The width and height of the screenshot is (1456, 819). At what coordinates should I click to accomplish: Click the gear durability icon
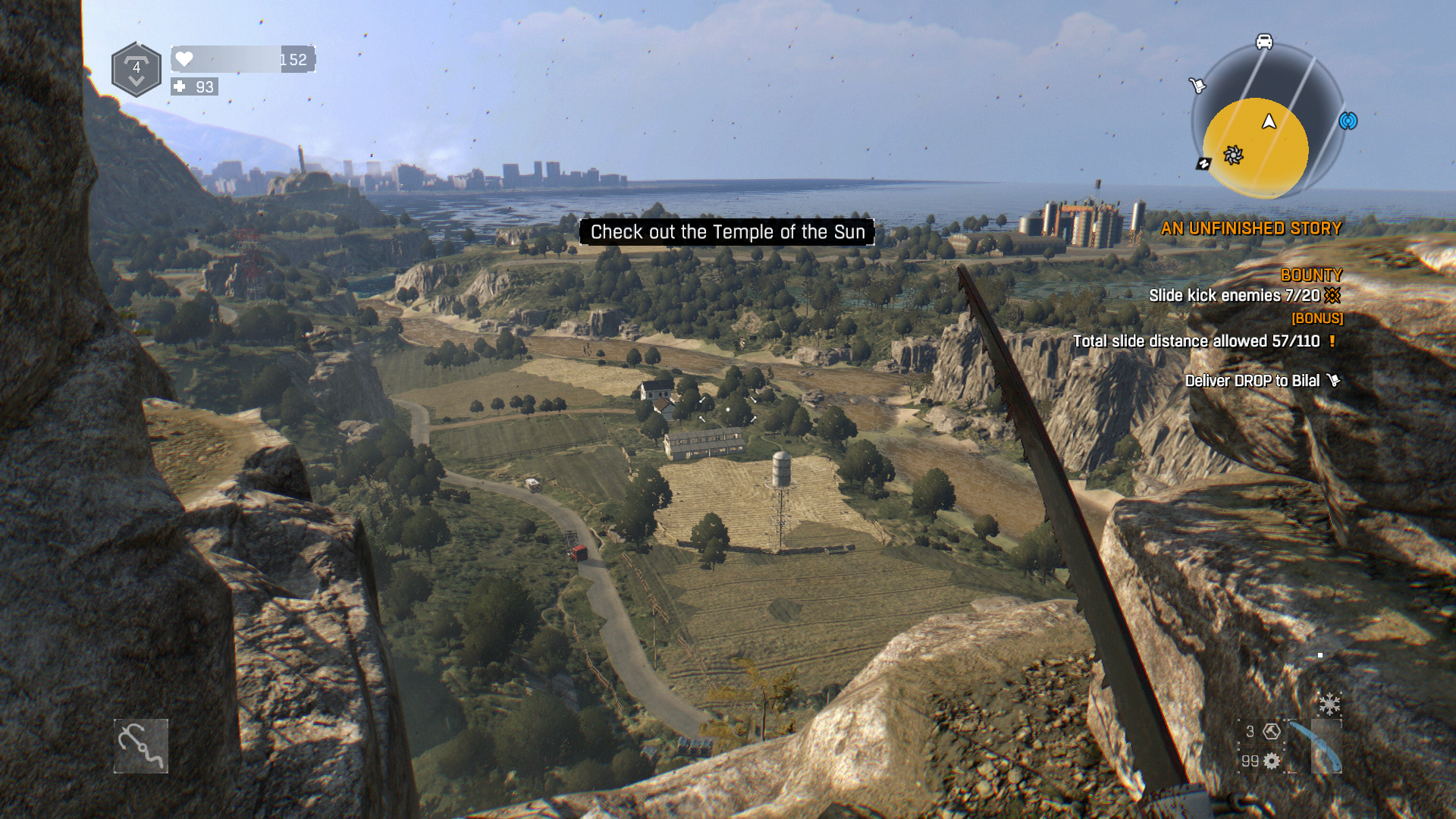tap(1272, 761)
